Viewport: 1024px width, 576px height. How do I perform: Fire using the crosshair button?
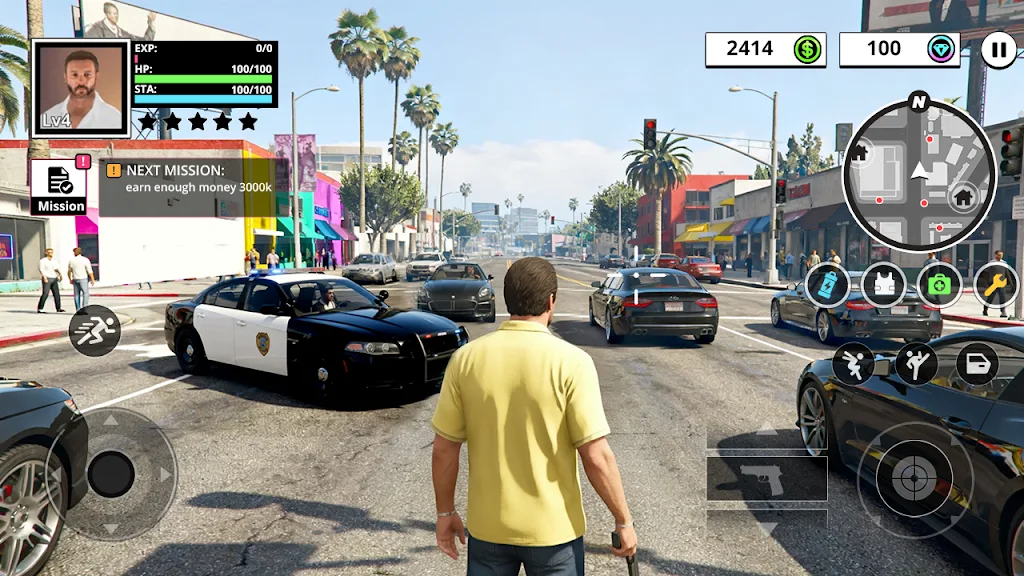(x=914, y=479)
